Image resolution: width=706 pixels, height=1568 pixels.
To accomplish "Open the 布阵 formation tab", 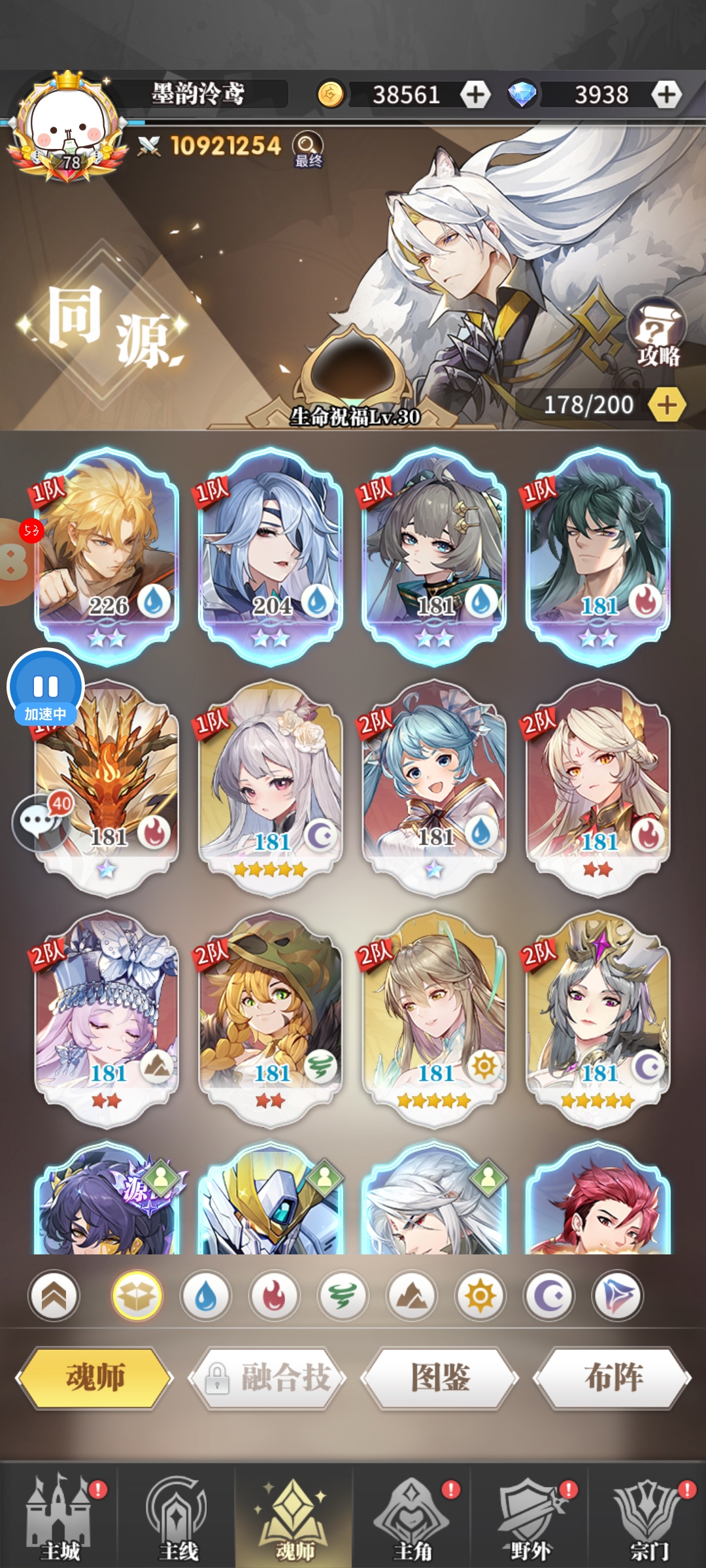I will 613,1377.
